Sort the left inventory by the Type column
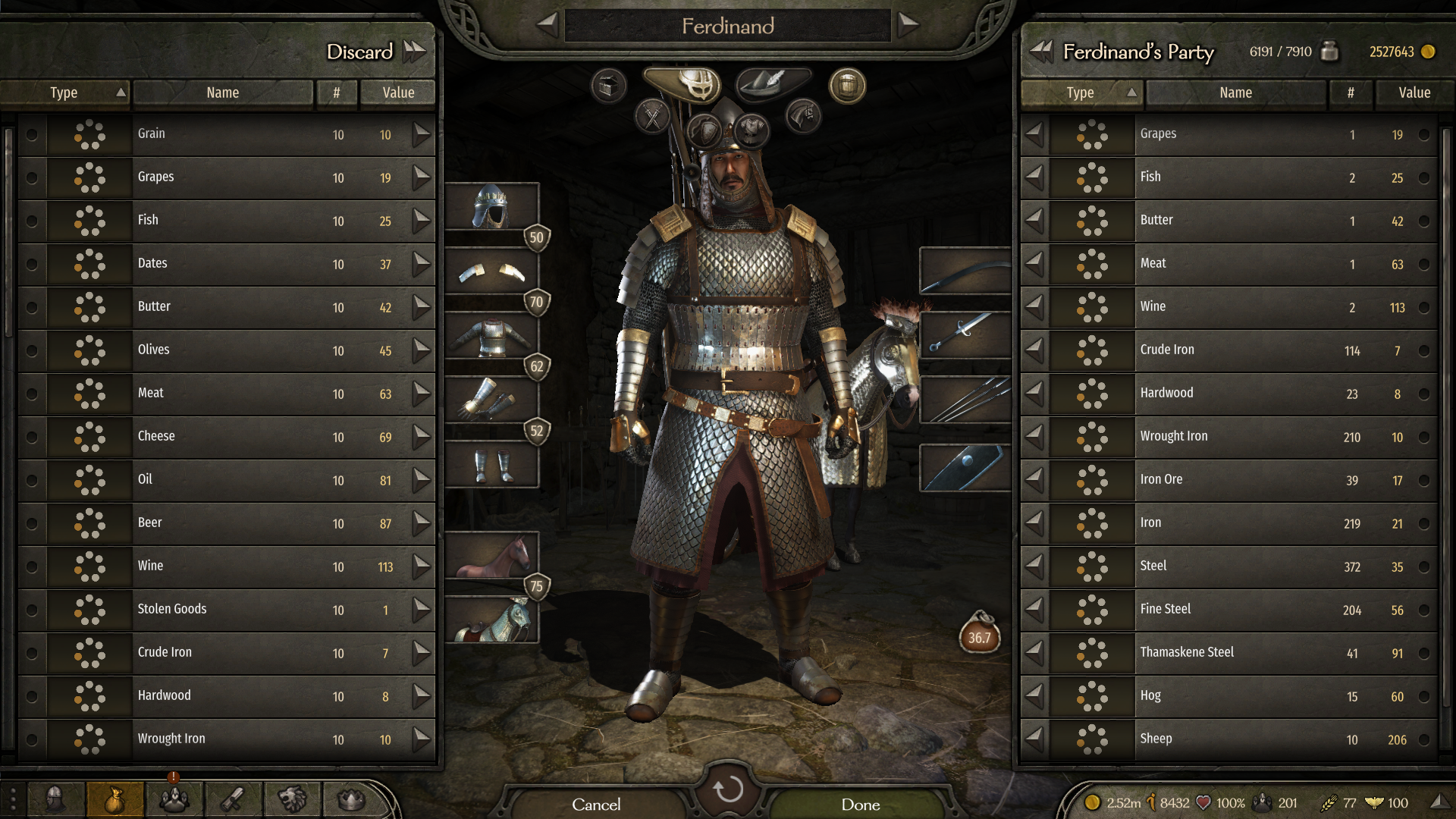Screen dimensions: 1456x819 click(x=64, y=93)
